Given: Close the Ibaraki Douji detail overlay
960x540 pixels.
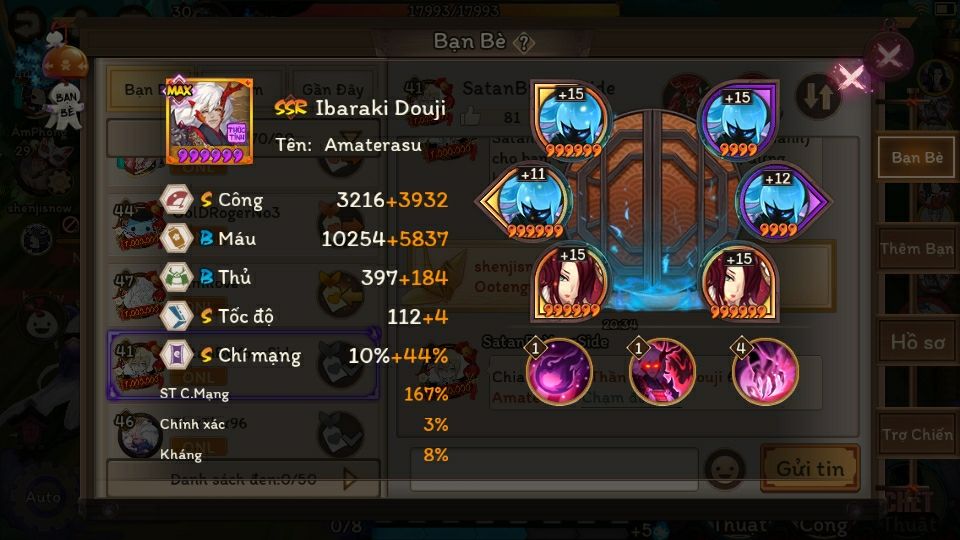Looking at the screenshot, I should (x=850, y=77).
